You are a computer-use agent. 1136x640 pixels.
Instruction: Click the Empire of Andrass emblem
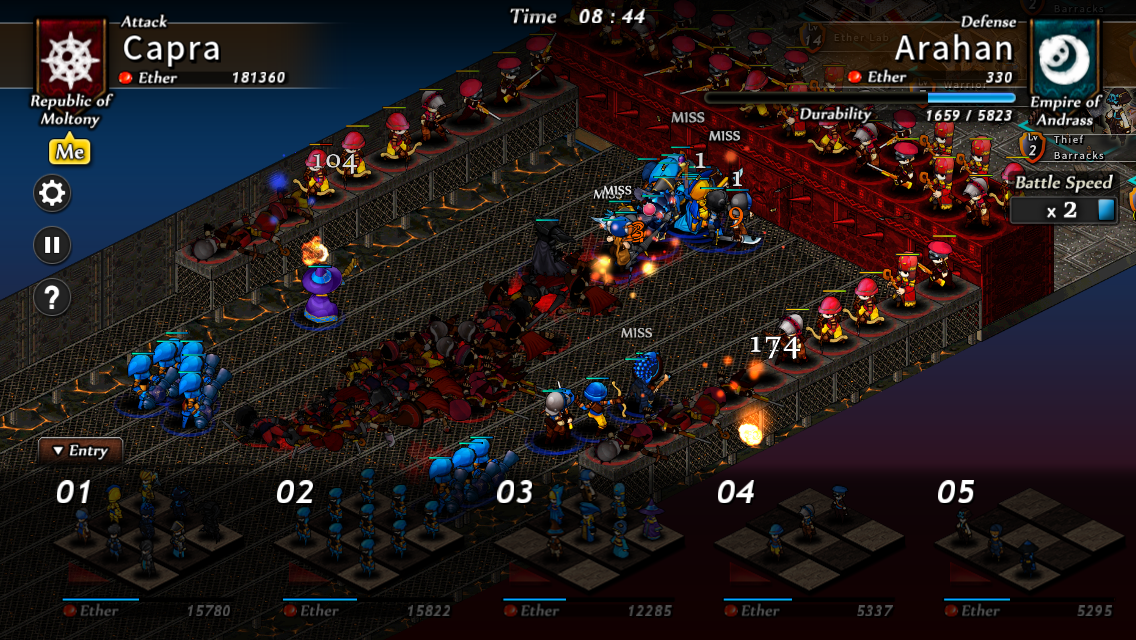click(x=1065, y=57)
